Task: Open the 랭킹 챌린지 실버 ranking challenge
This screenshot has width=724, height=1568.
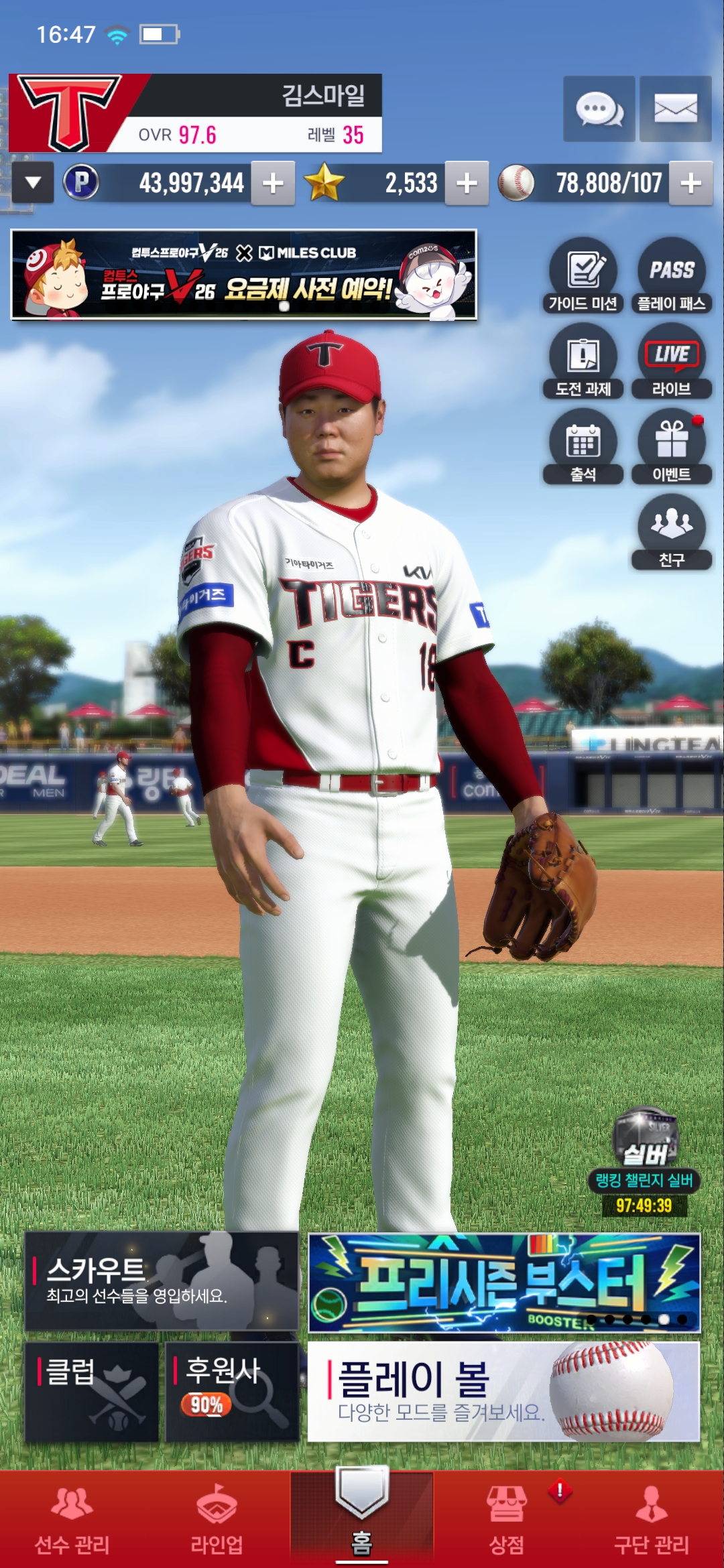Action: [x=644, y=1161]
